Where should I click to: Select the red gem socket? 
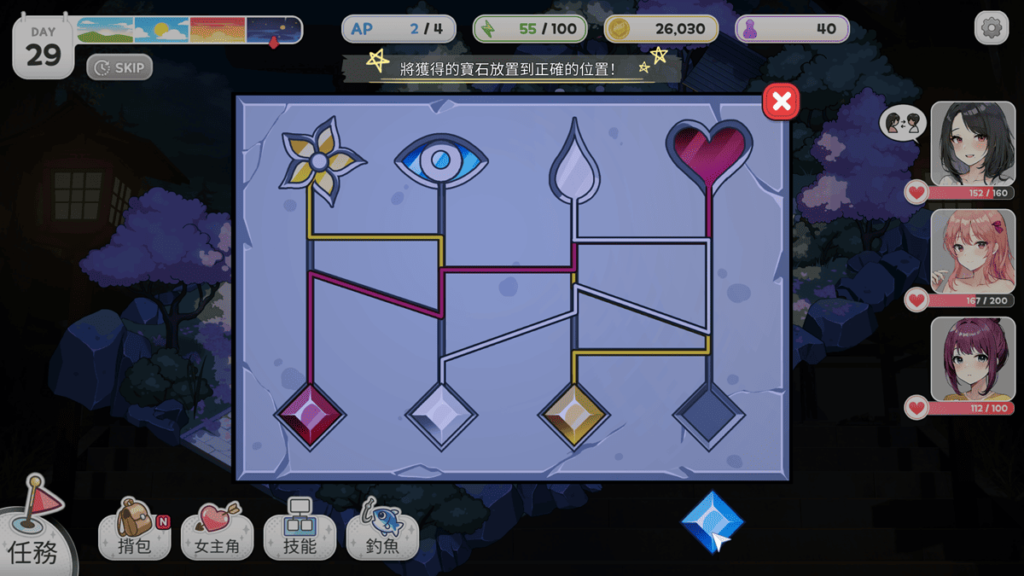(310, 415)
